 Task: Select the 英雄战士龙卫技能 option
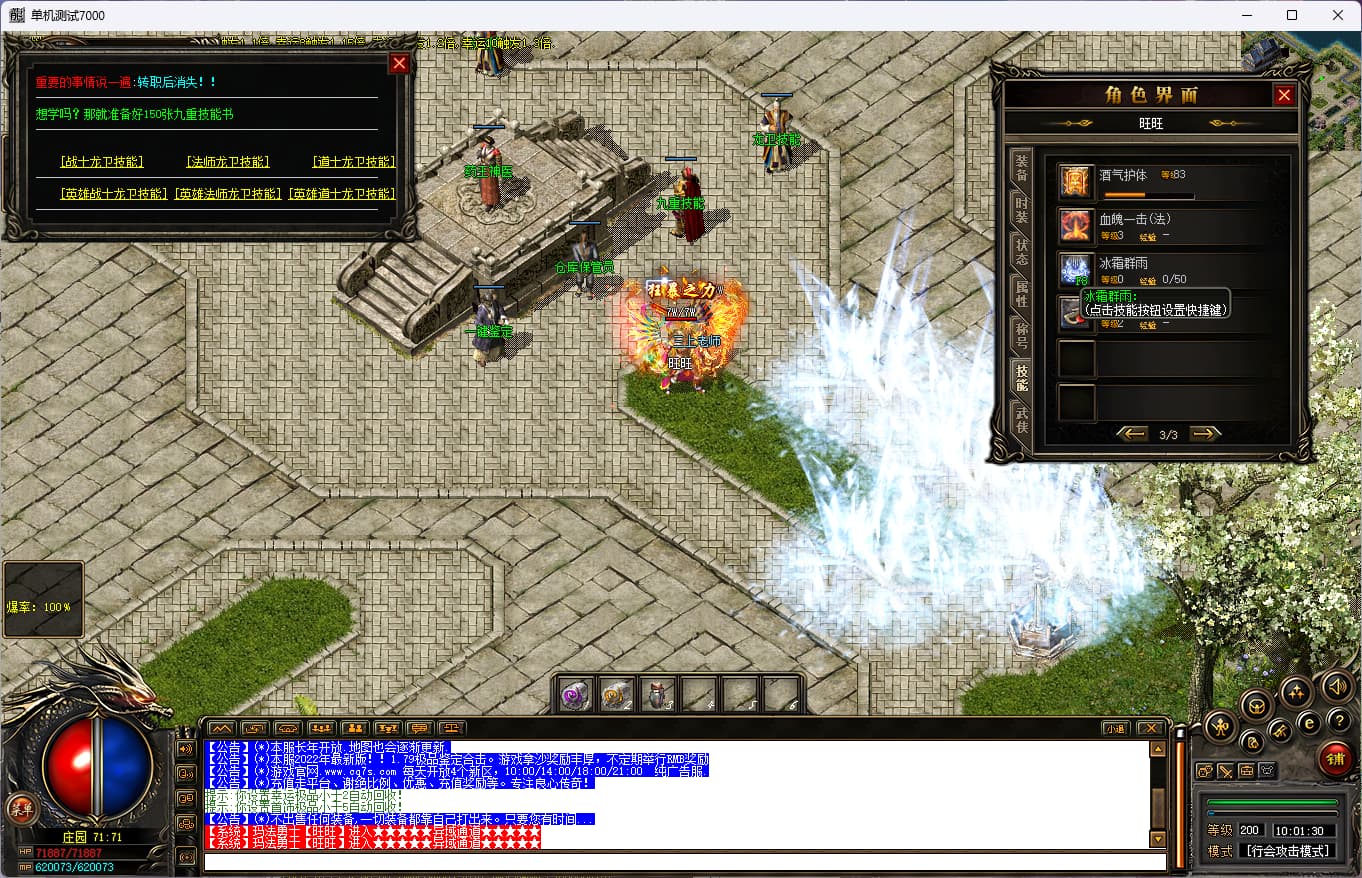pyautogui.click(x=114, y=194)
